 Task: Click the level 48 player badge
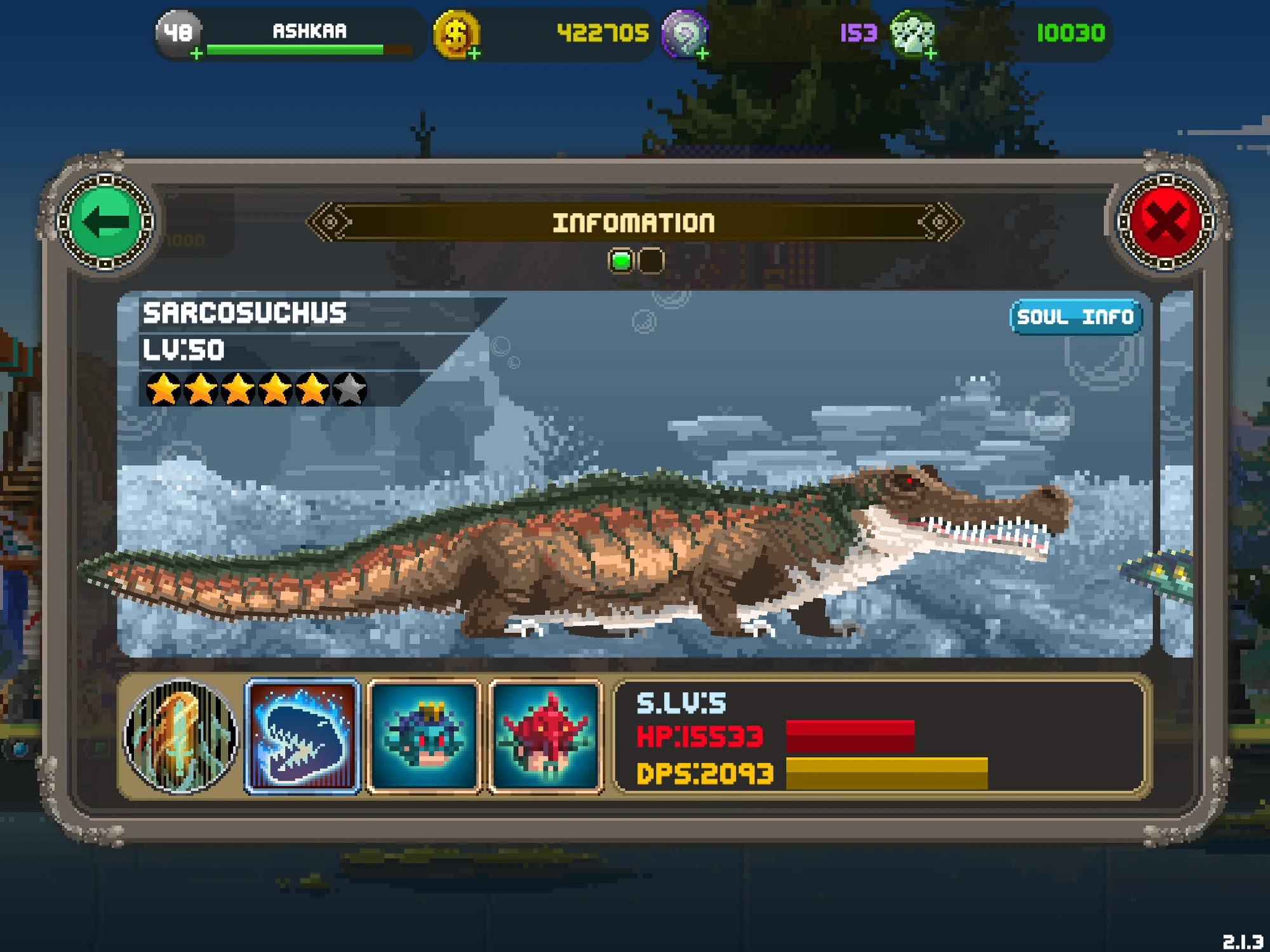coord(178,33)
